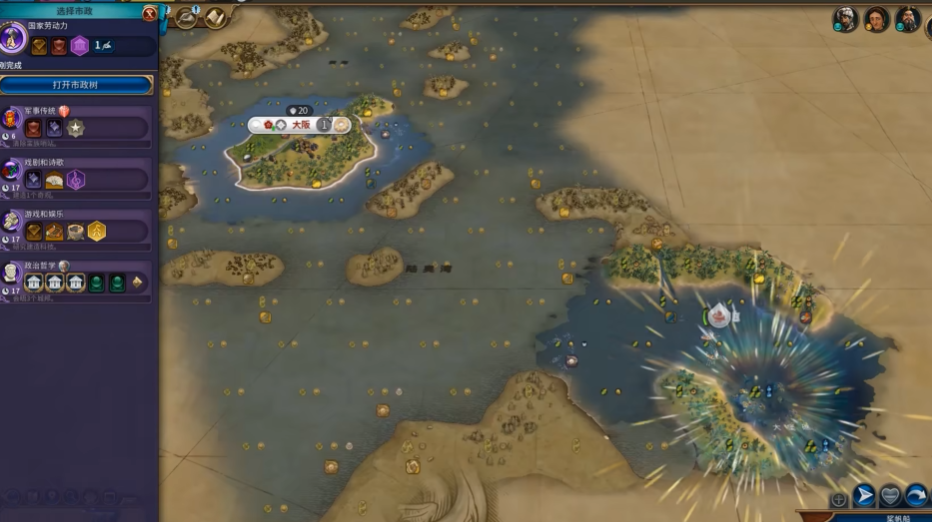932x522 pixels.
Task: Activate the unit move-to arrow action
Action: click(864, 496)
